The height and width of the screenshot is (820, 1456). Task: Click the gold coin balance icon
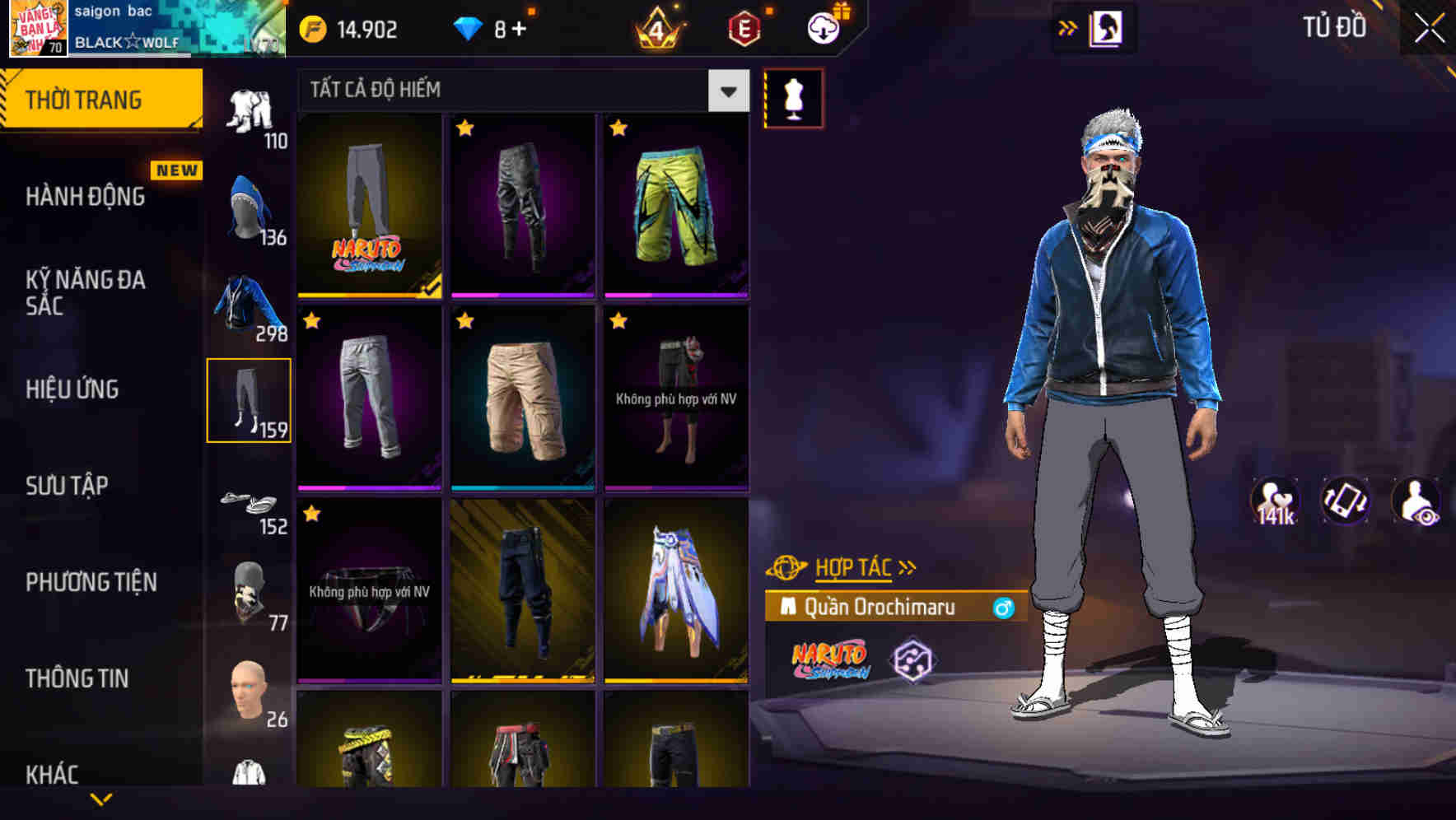click(311, 28)
